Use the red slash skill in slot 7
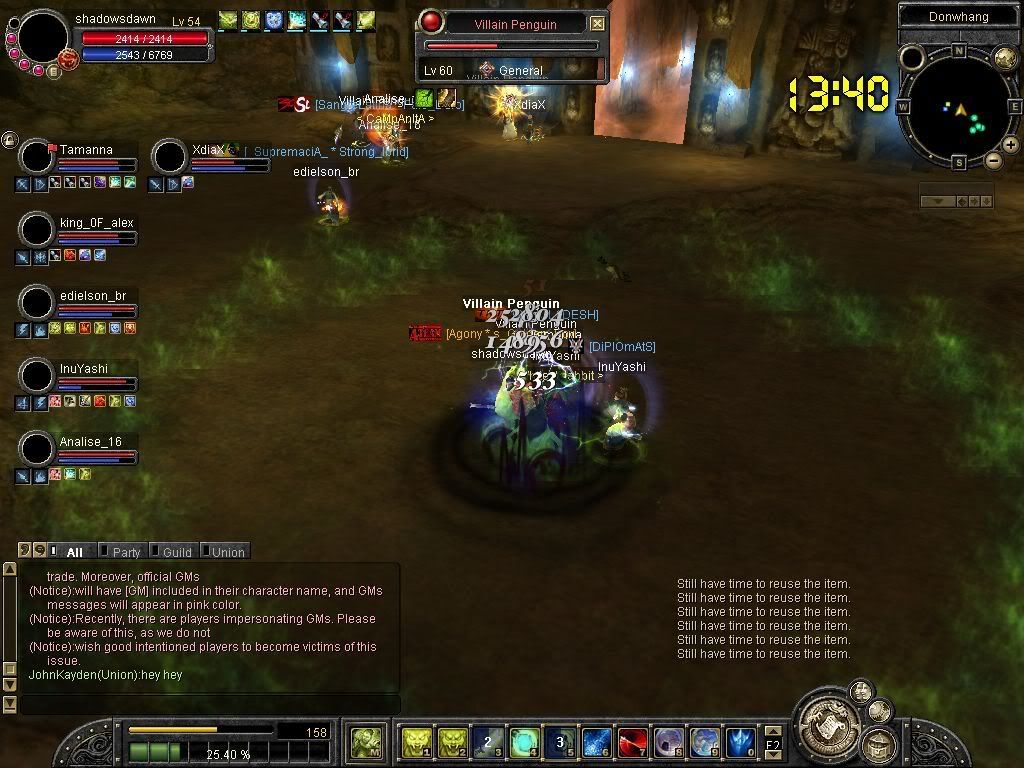1024x768 pixels. (633, 743)
